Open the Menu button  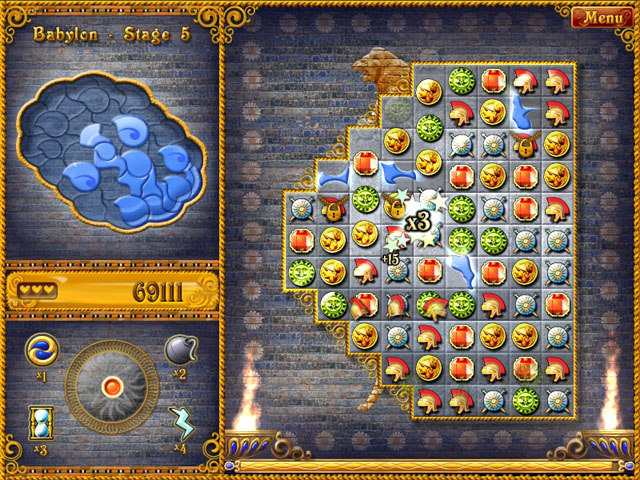point(602,17)
